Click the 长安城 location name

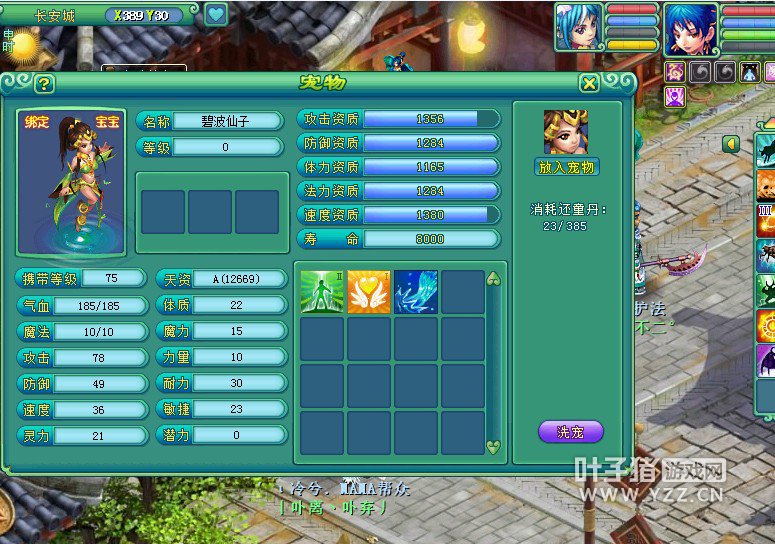55,15
